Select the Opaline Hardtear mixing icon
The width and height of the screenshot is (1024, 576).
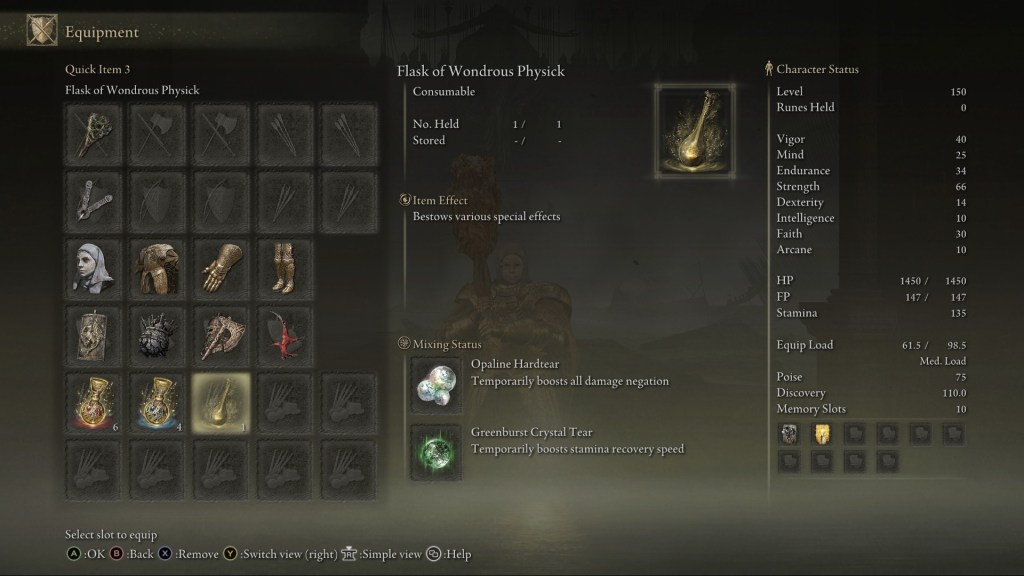click(x=436, y=384)
